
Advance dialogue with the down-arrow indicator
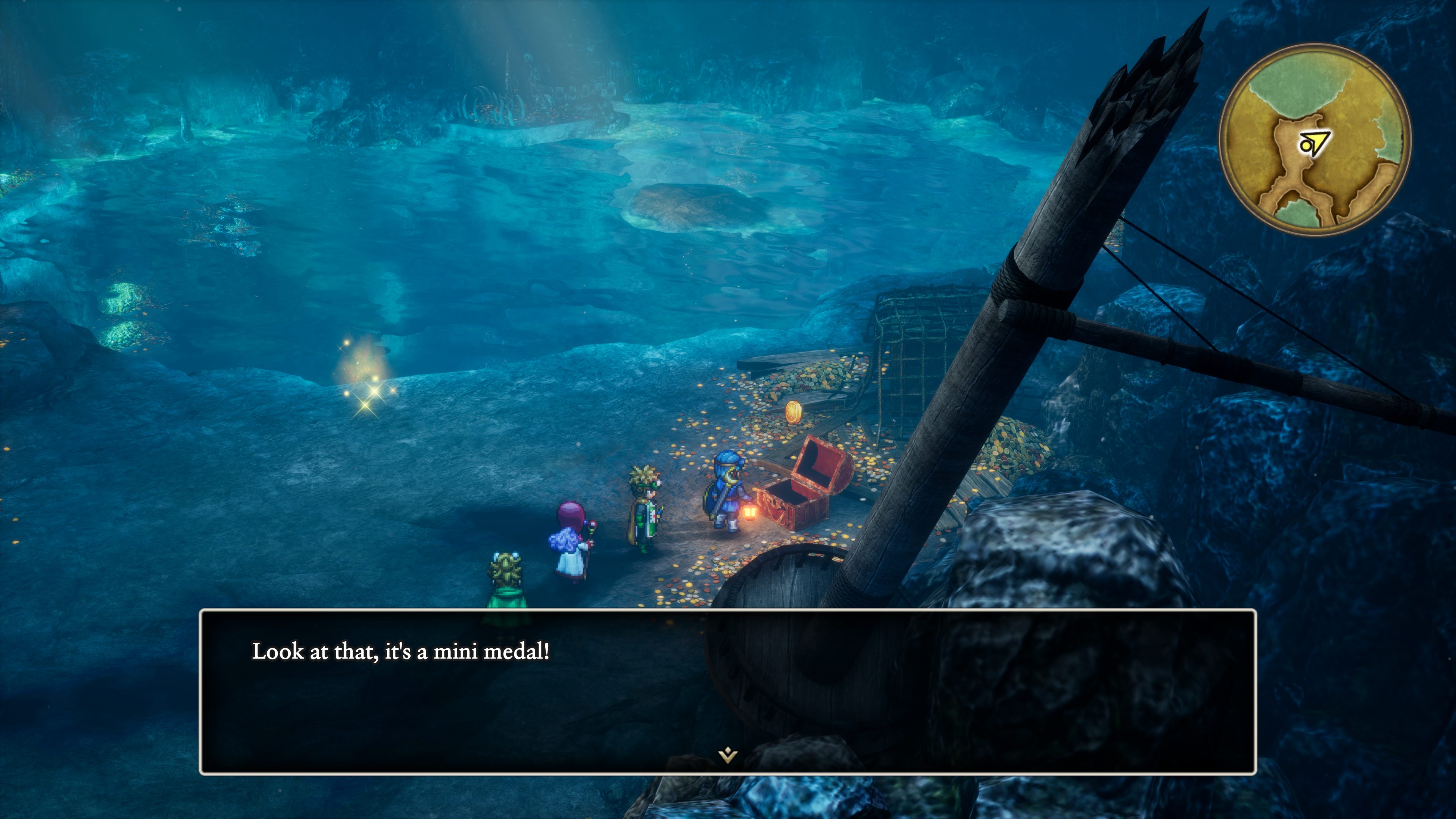point(728,755)
